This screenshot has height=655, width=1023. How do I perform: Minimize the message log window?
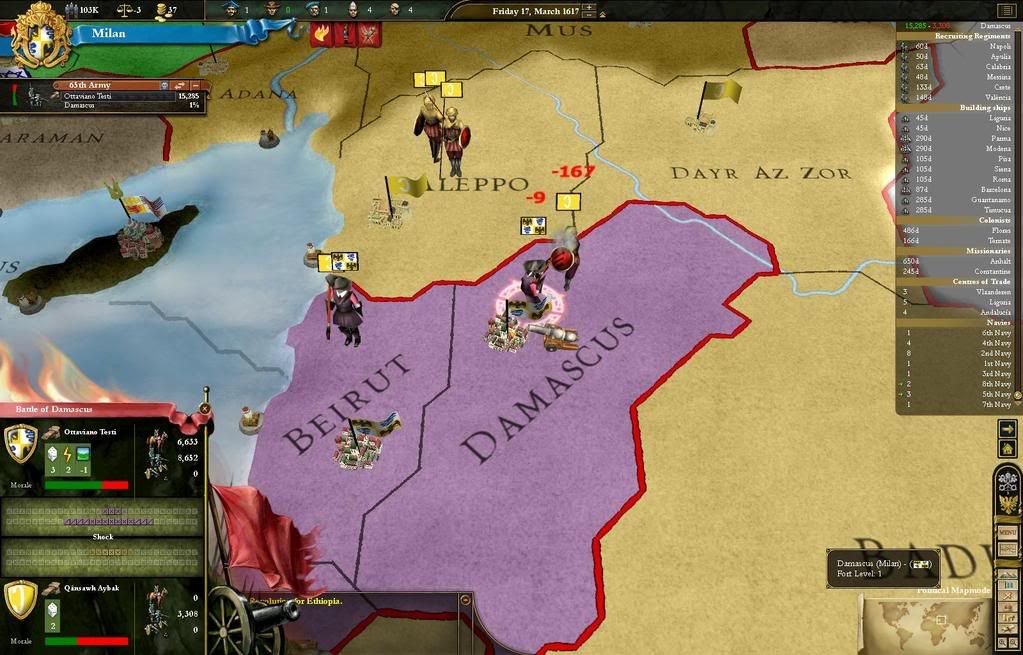click(x=464, y=599)
